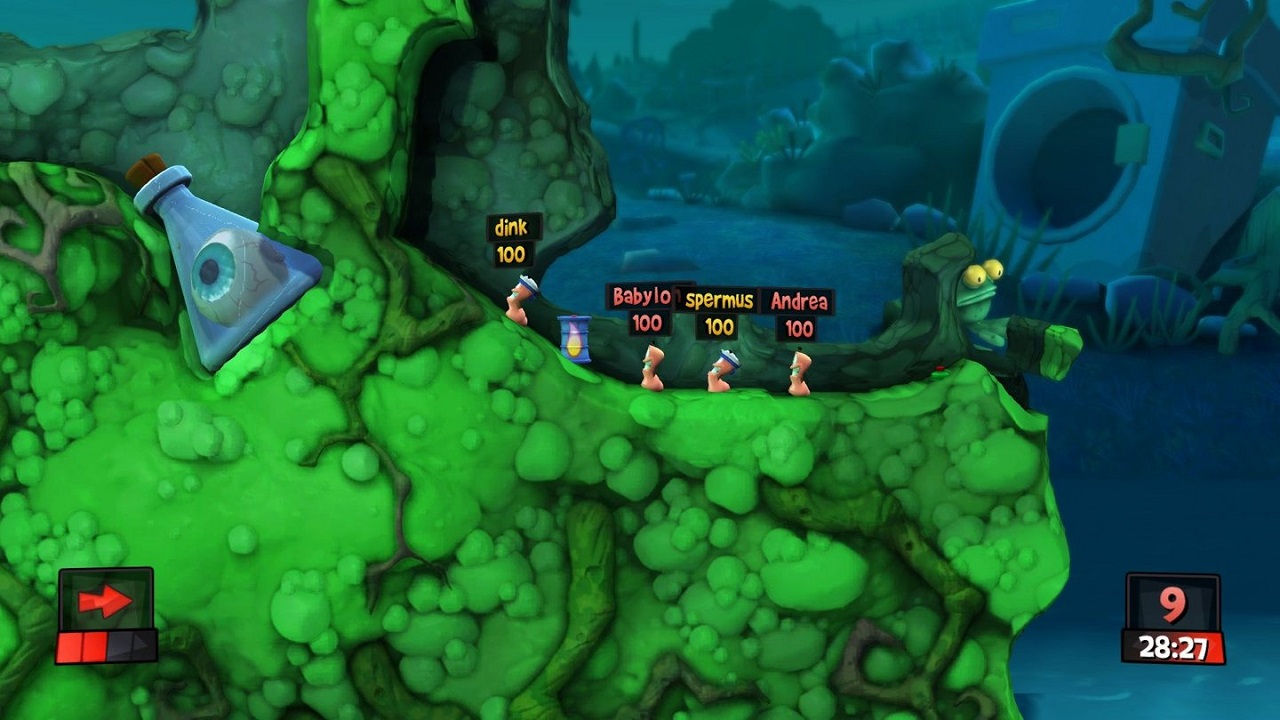This screenshot has width=1280, height=720.
Task: Click the red turn arrow indicator
Action: pos(105,600)
